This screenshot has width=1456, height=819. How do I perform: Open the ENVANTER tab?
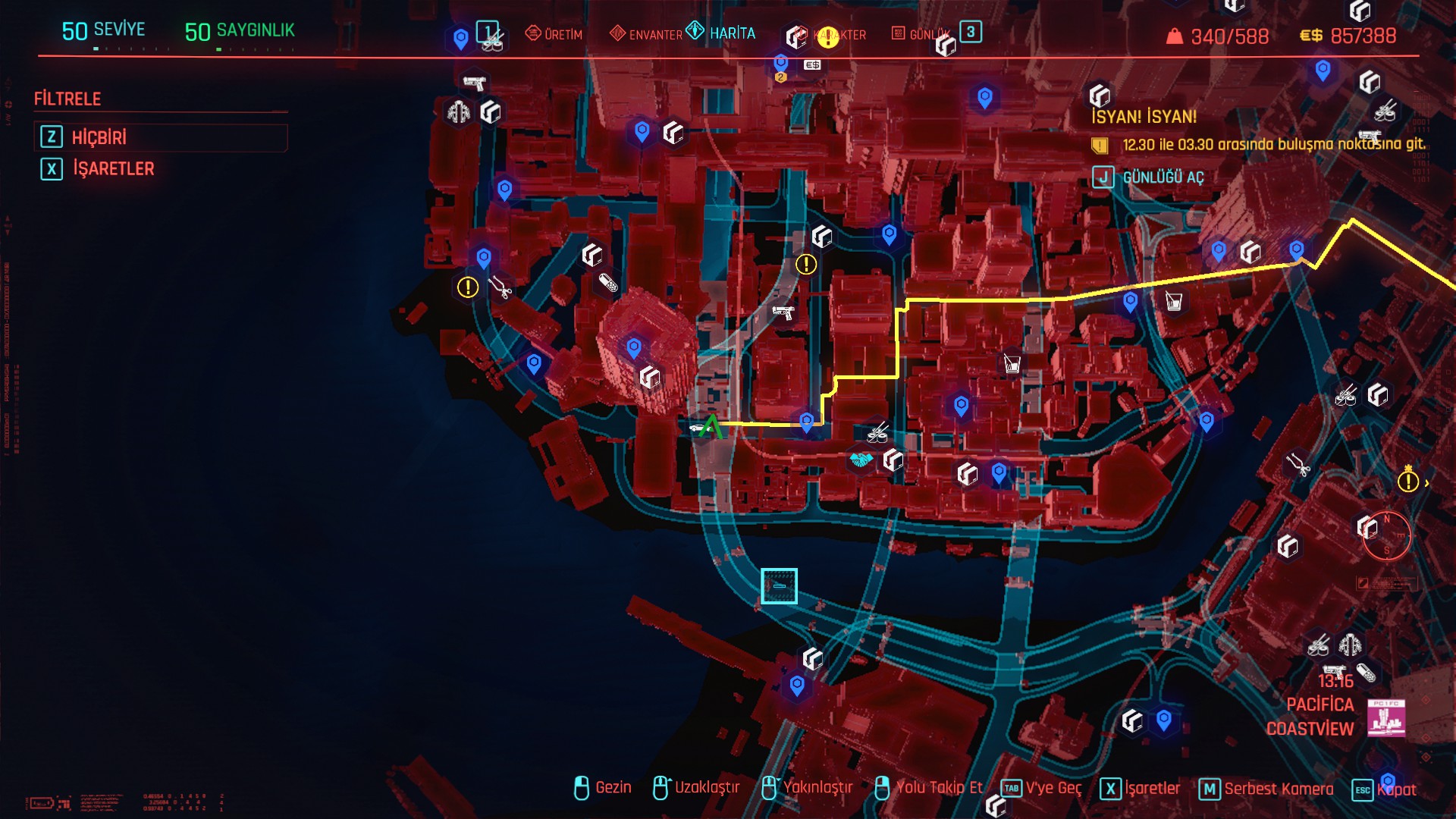point(646,34)
